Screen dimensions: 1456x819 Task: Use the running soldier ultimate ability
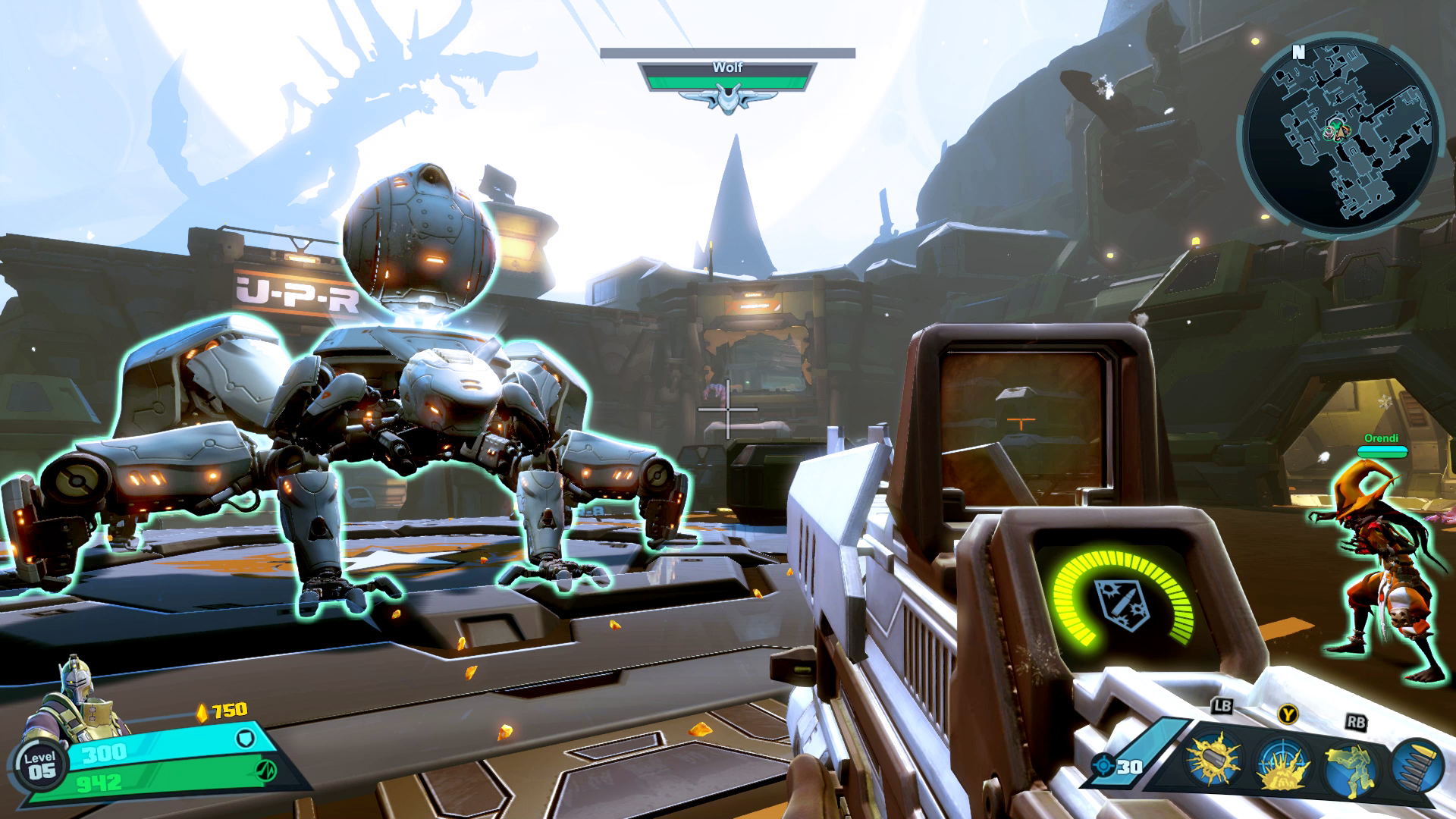click(x=1351, y=762)
